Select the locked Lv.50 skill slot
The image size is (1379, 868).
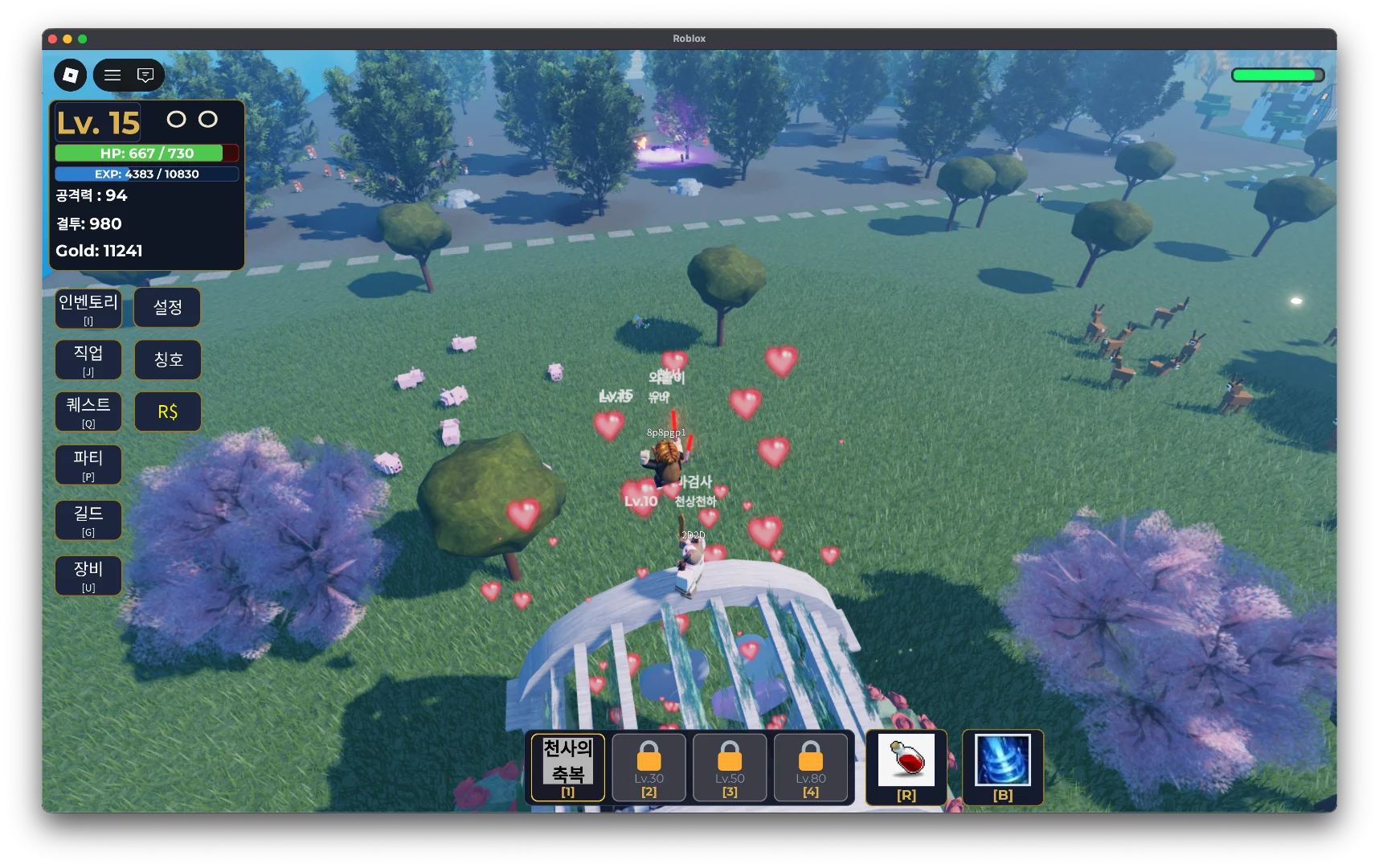[x=730, y=768]
